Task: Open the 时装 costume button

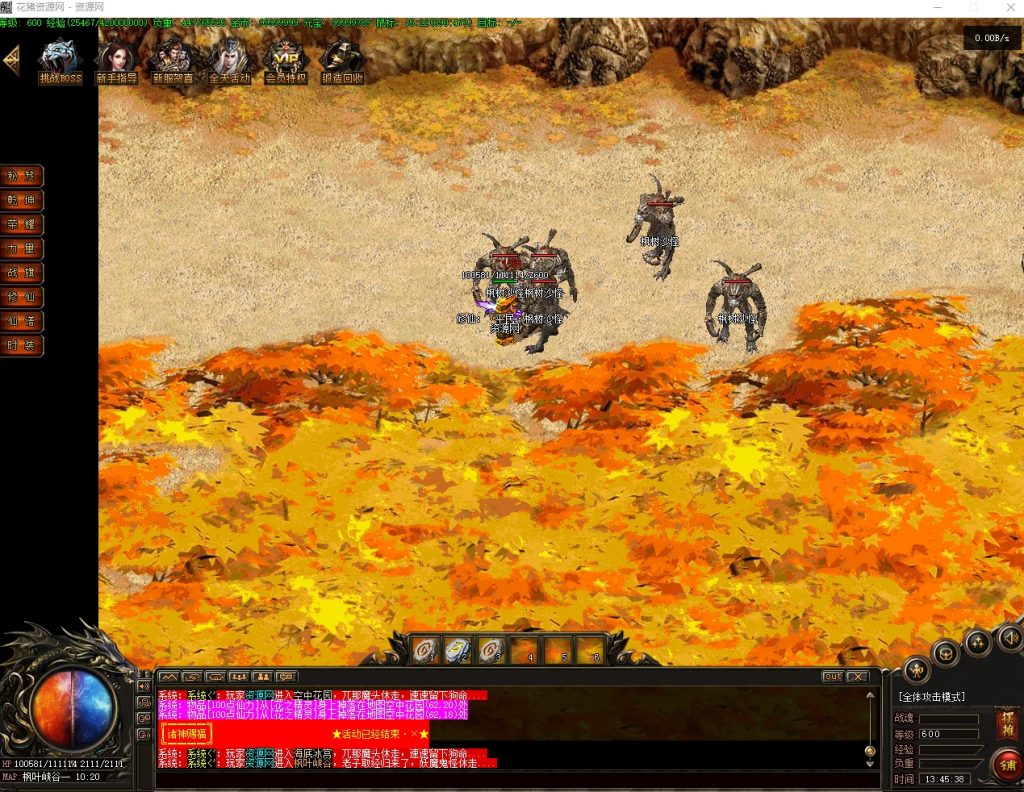Action: [22, 345]
